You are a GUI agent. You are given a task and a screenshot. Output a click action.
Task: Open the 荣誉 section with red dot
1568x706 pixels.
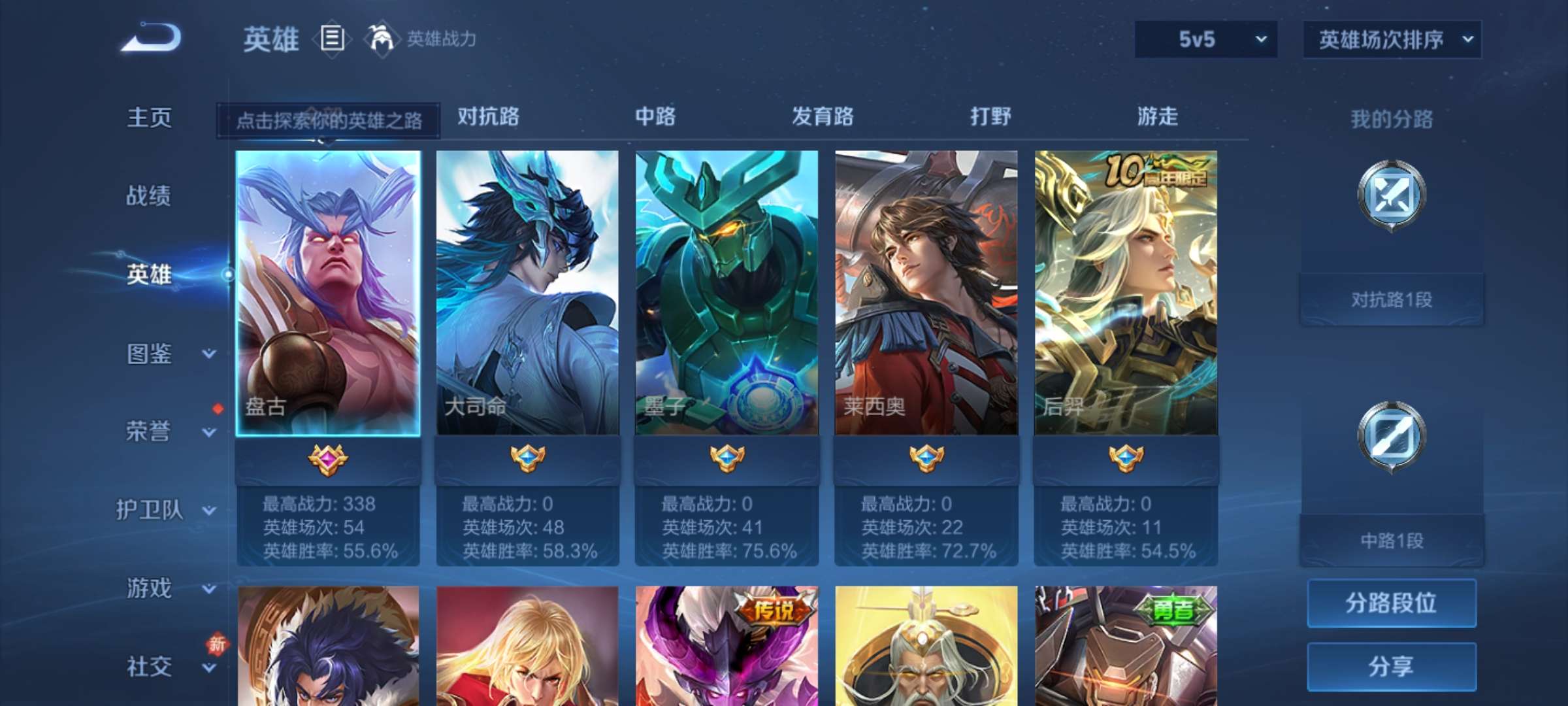(150, 431)
